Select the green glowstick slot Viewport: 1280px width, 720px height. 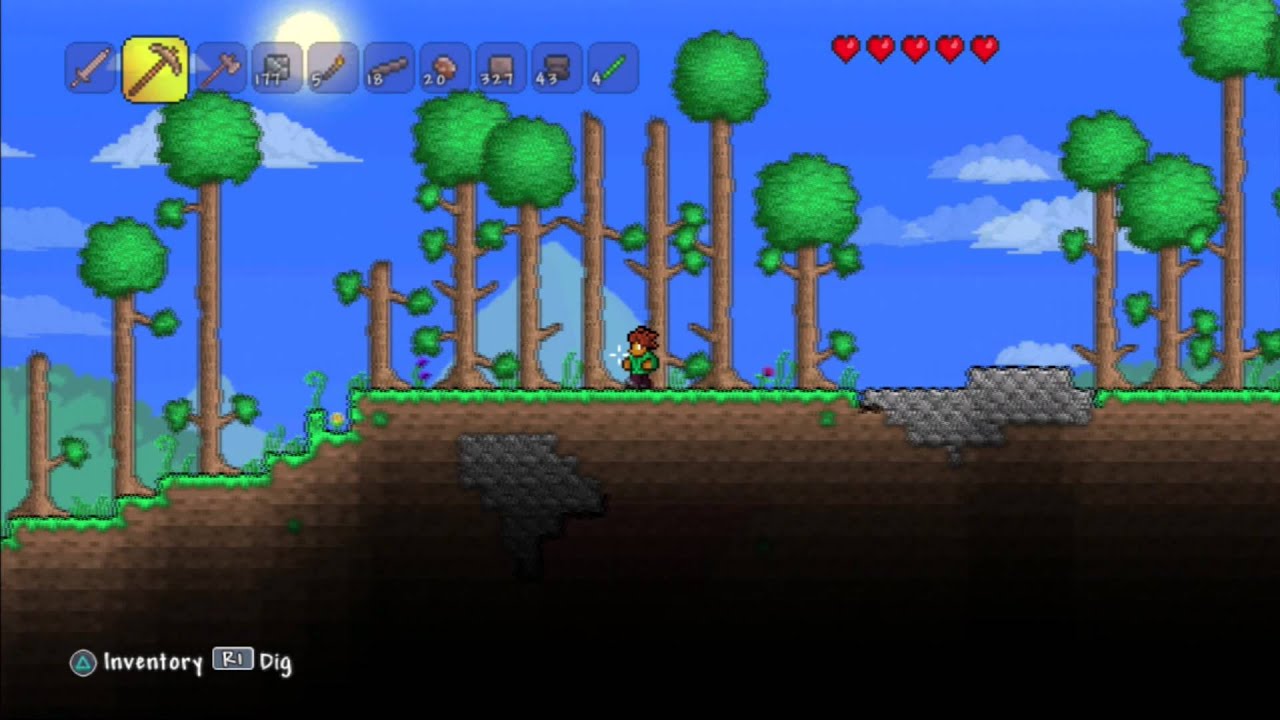pyautogui.click(x=613, y=69)
